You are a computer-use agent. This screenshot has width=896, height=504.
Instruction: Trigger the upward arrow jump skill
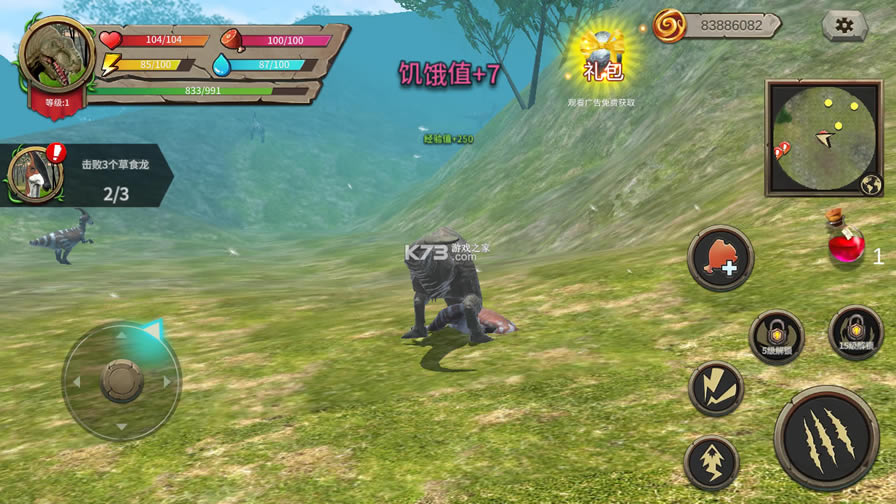[712, 462]
